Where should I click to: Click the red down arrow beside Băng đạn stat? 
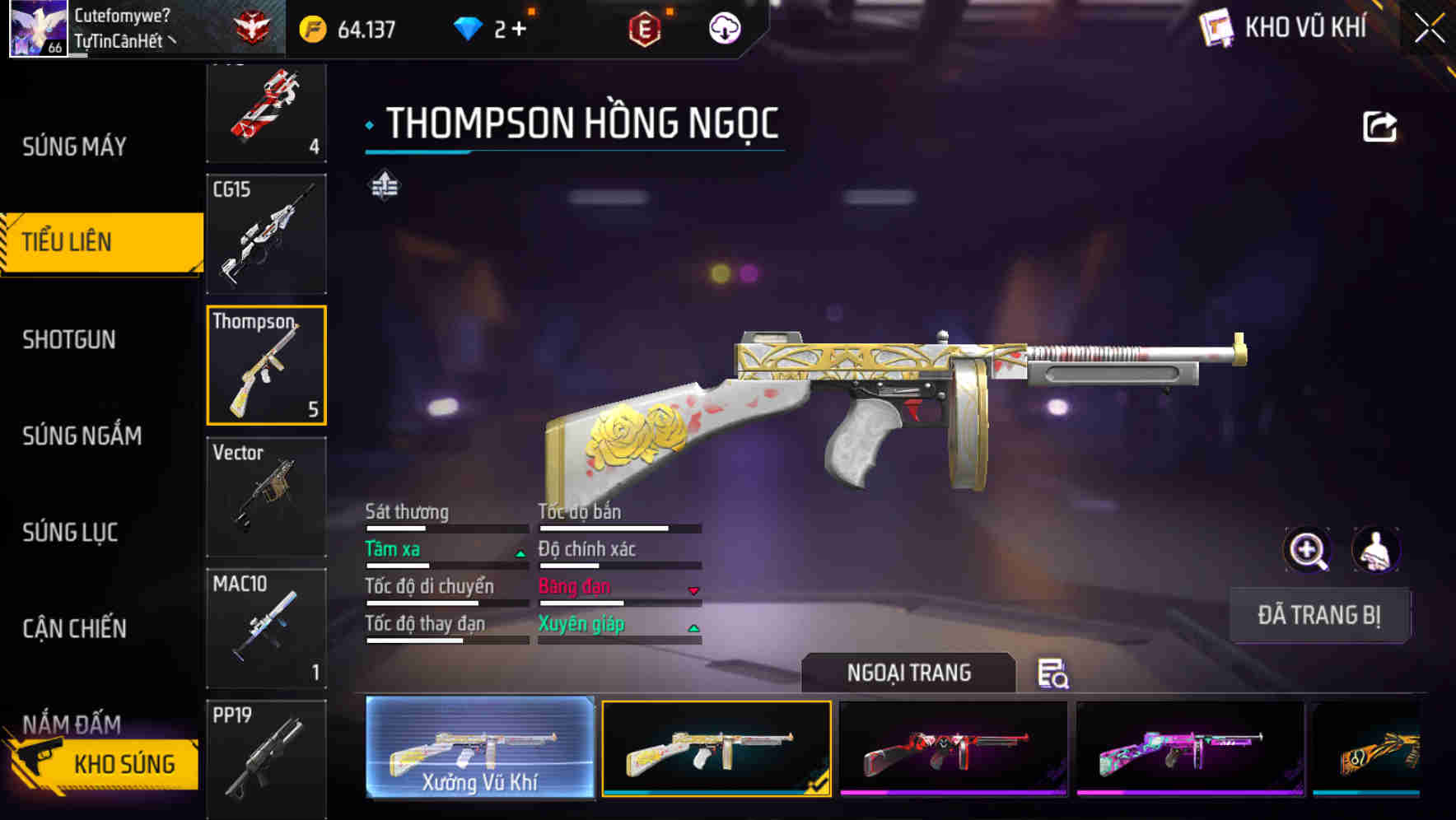tap(693, 591)
